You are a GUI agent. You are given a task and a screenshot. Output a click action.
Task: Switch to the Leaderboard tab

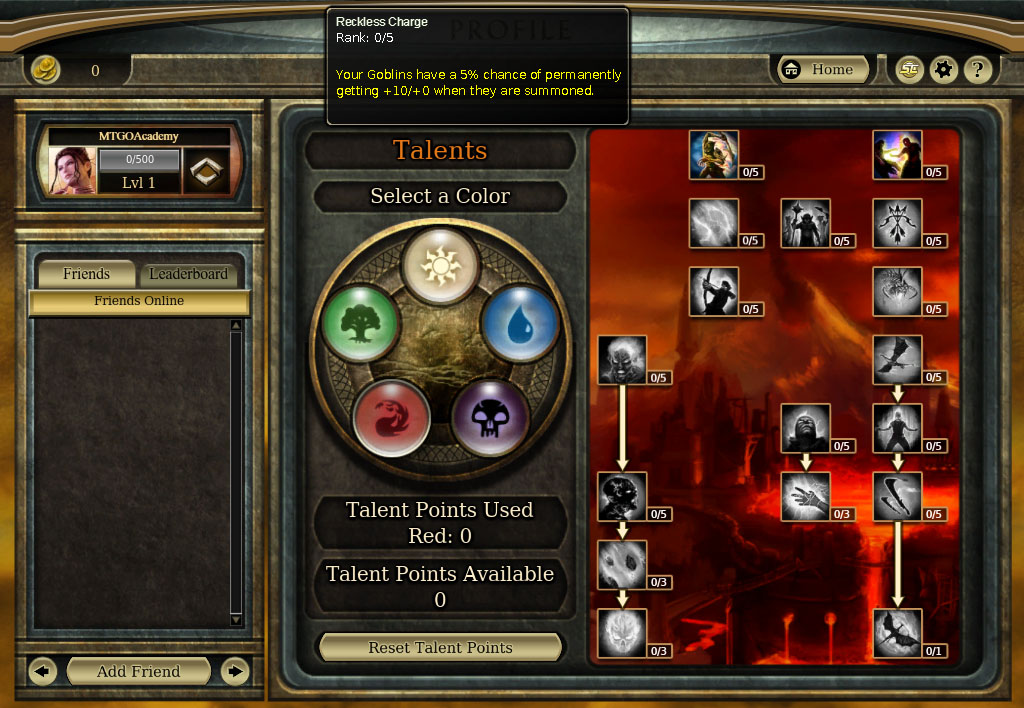click(x=188, y=274)
